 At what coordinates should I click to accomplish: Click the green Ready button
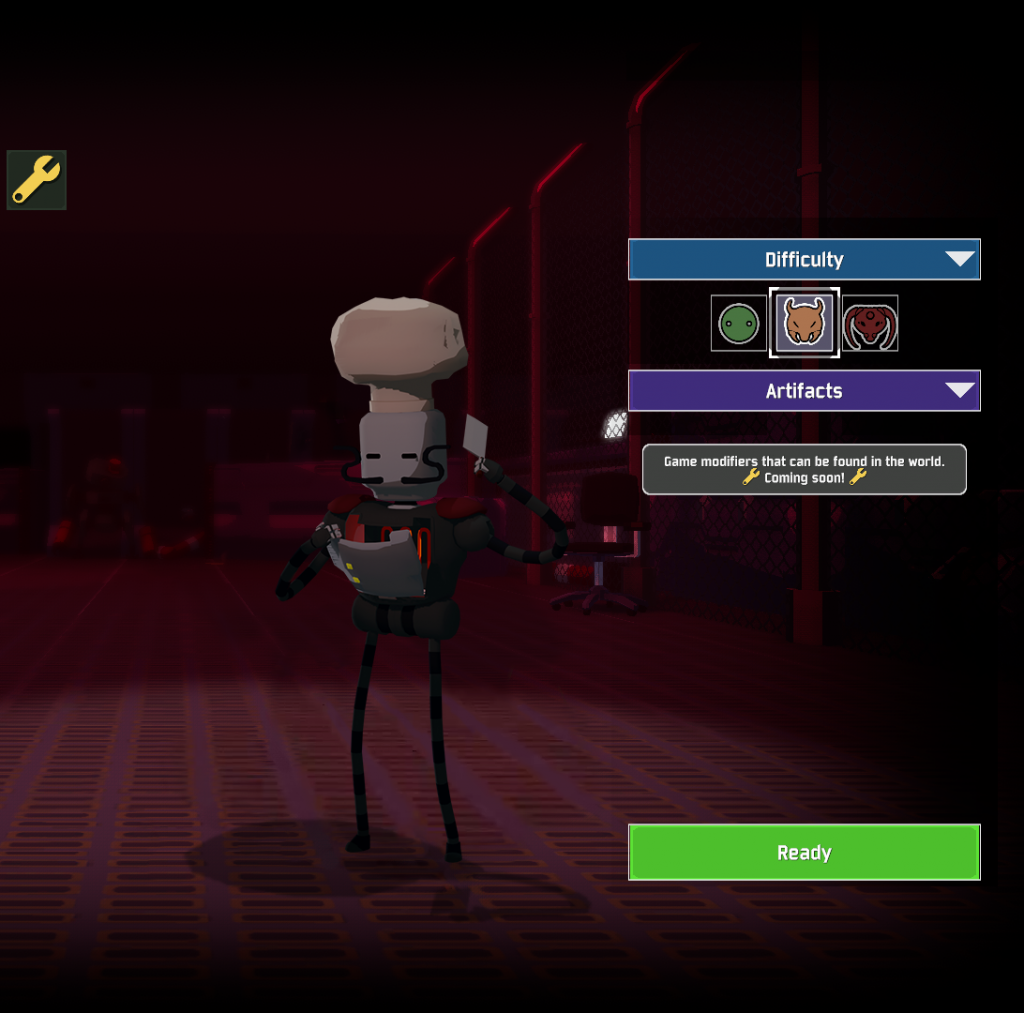coord(803,852)
